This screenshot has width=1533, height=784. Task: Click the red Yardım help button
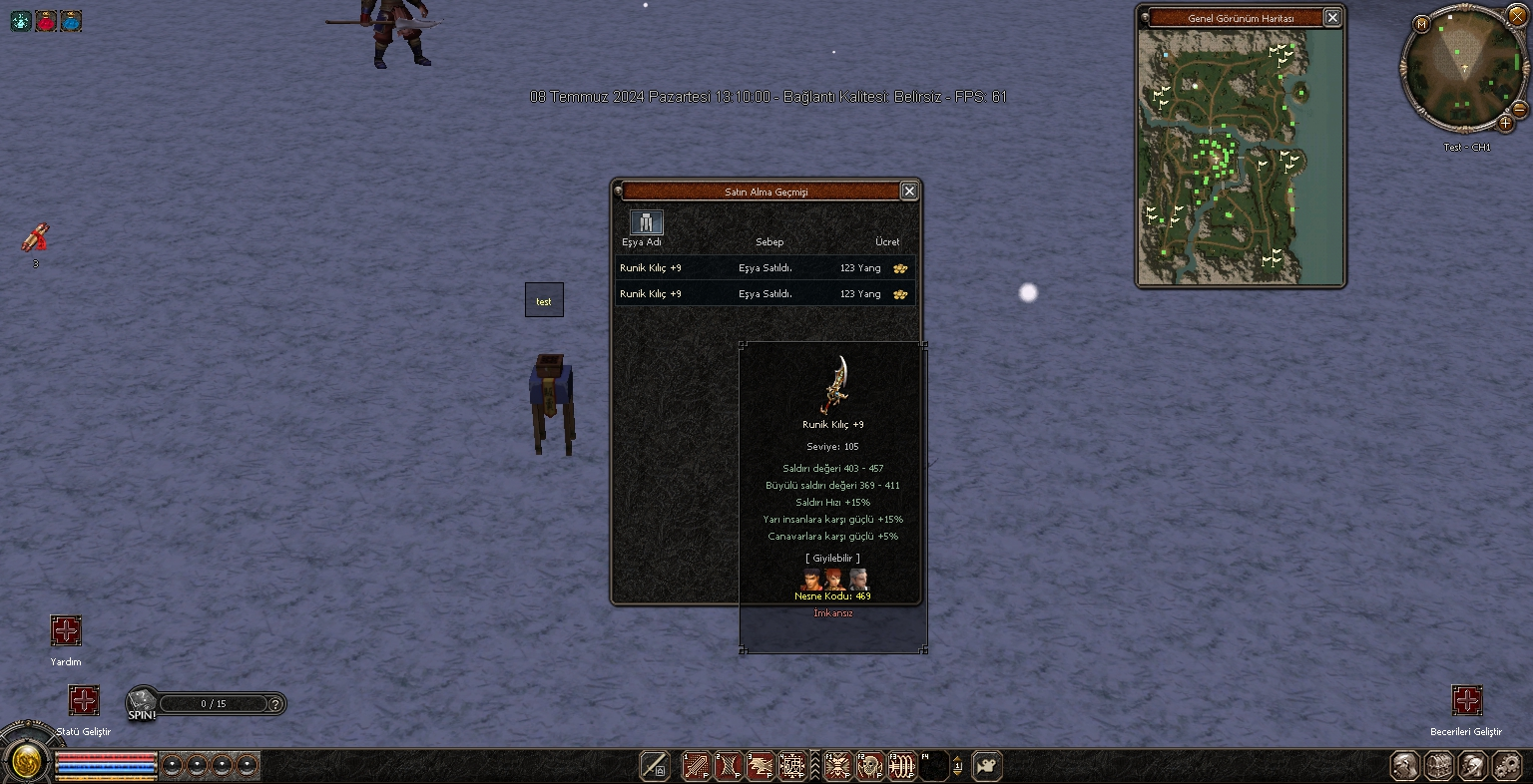click(x=66, y=630)
